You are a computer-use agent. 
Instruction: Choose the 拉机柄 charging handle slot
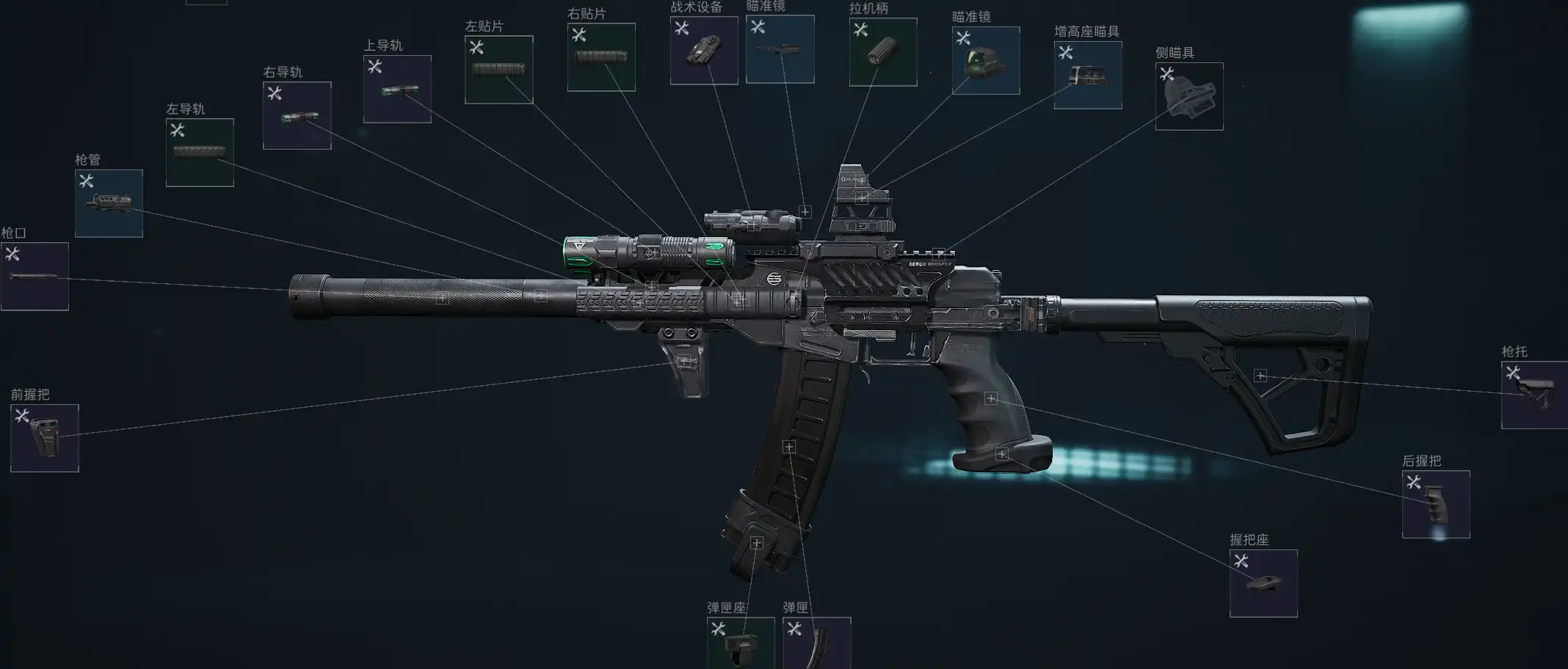click(882, 52)
